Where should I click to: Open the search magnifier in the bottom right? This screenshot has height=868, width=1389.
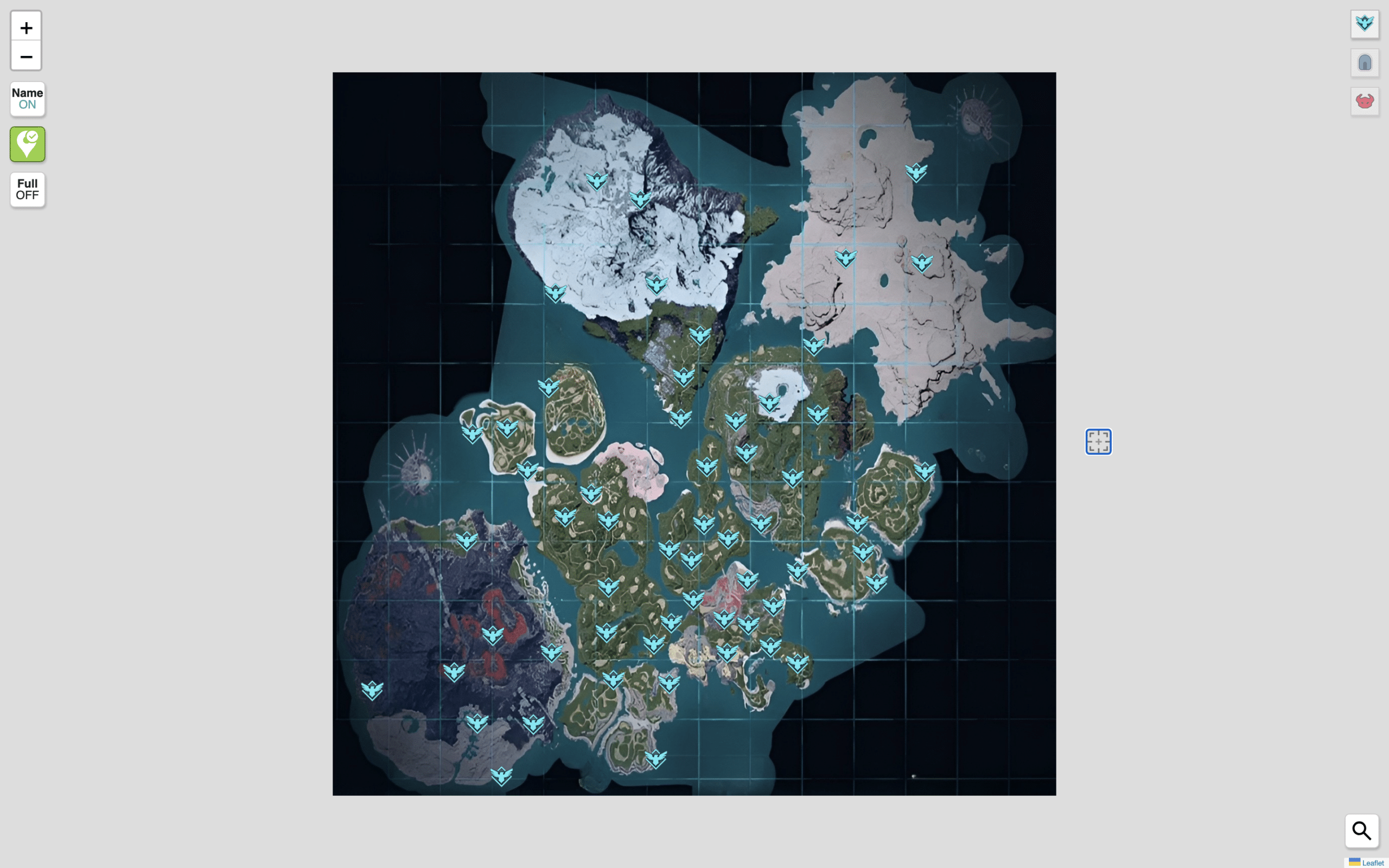[x=1361, y=831]
